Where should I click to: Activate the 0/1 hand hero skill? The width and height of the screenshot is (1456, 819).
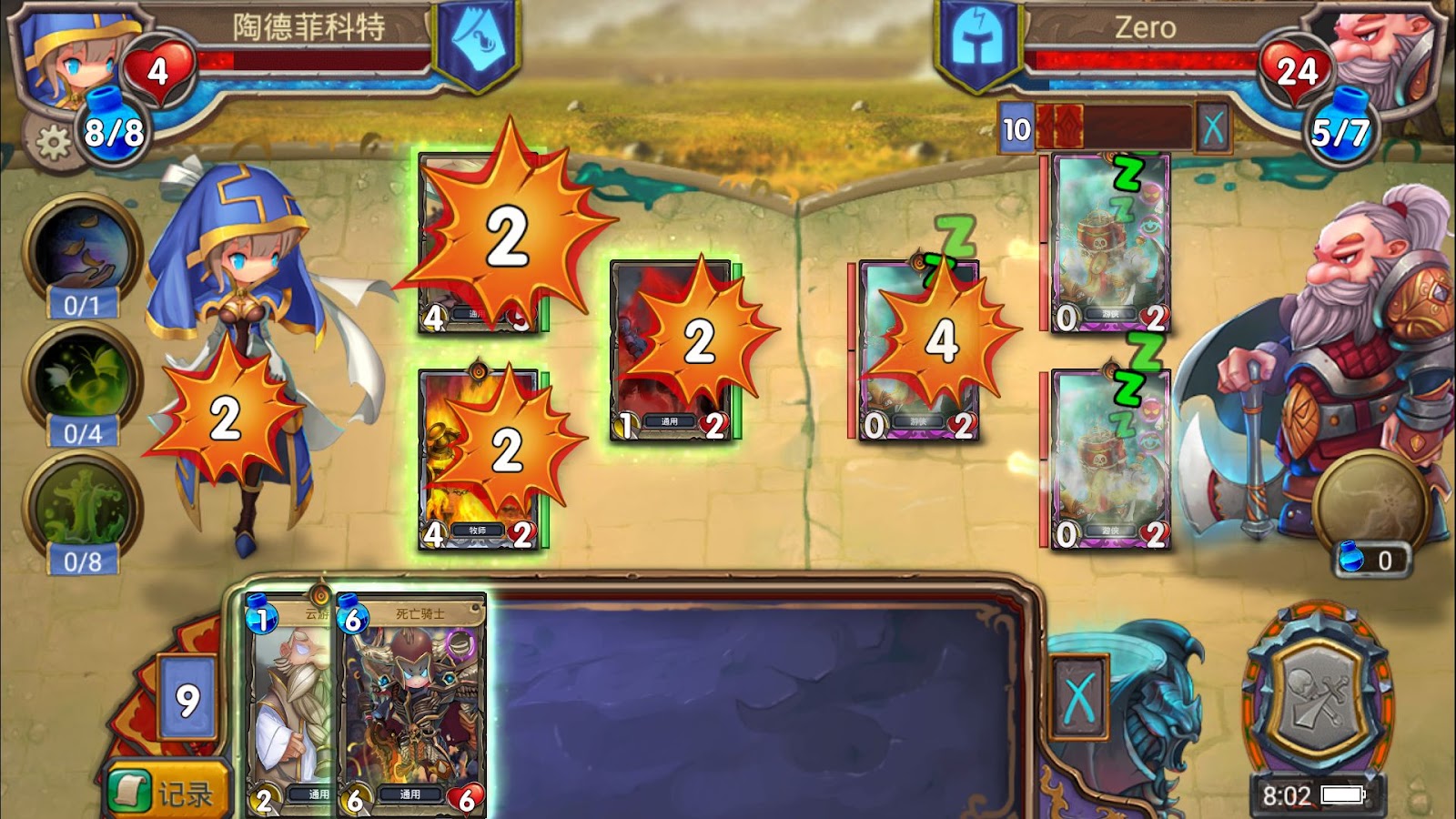(81, 248)
